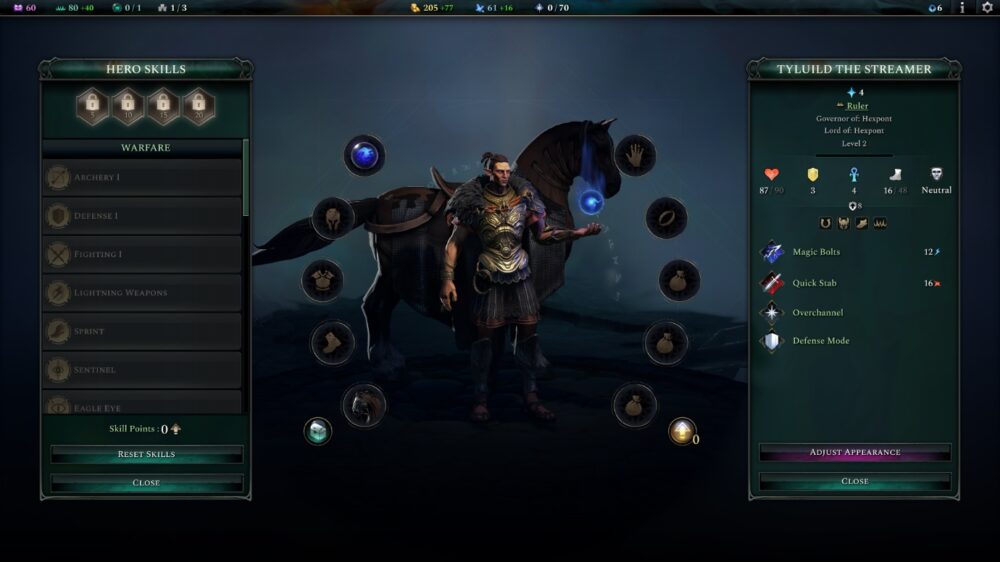The height and width of the screenshot is (562, 1000).
Task: Open the settings gear icon
Action: [x=987, y=8]
